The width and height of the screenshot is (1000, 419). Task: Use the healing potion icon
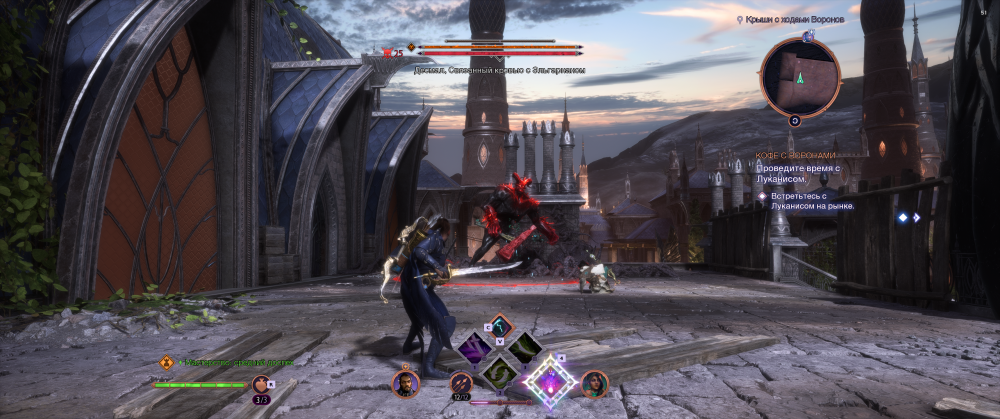pos(261,383)
